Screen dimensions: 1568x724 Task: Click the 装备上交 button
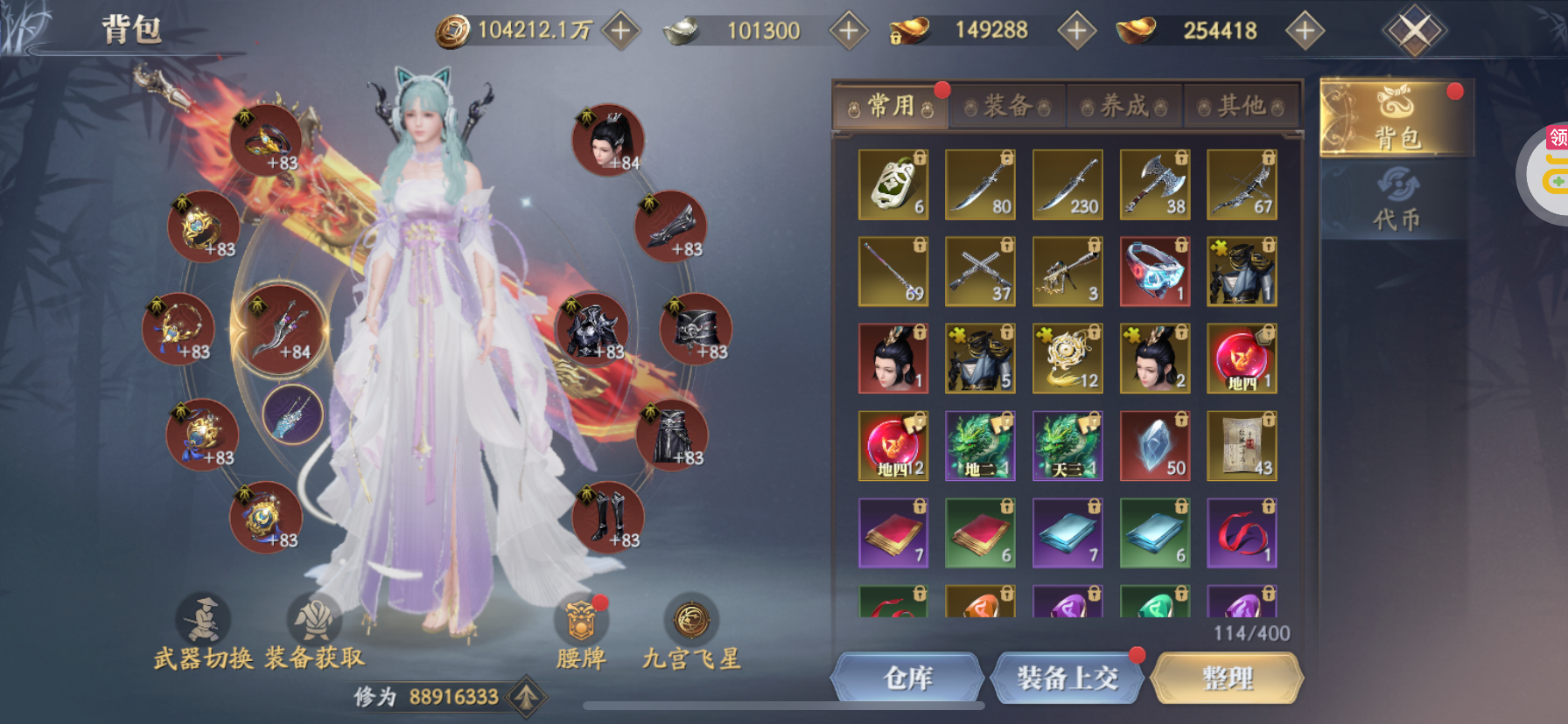(1067, 678)
